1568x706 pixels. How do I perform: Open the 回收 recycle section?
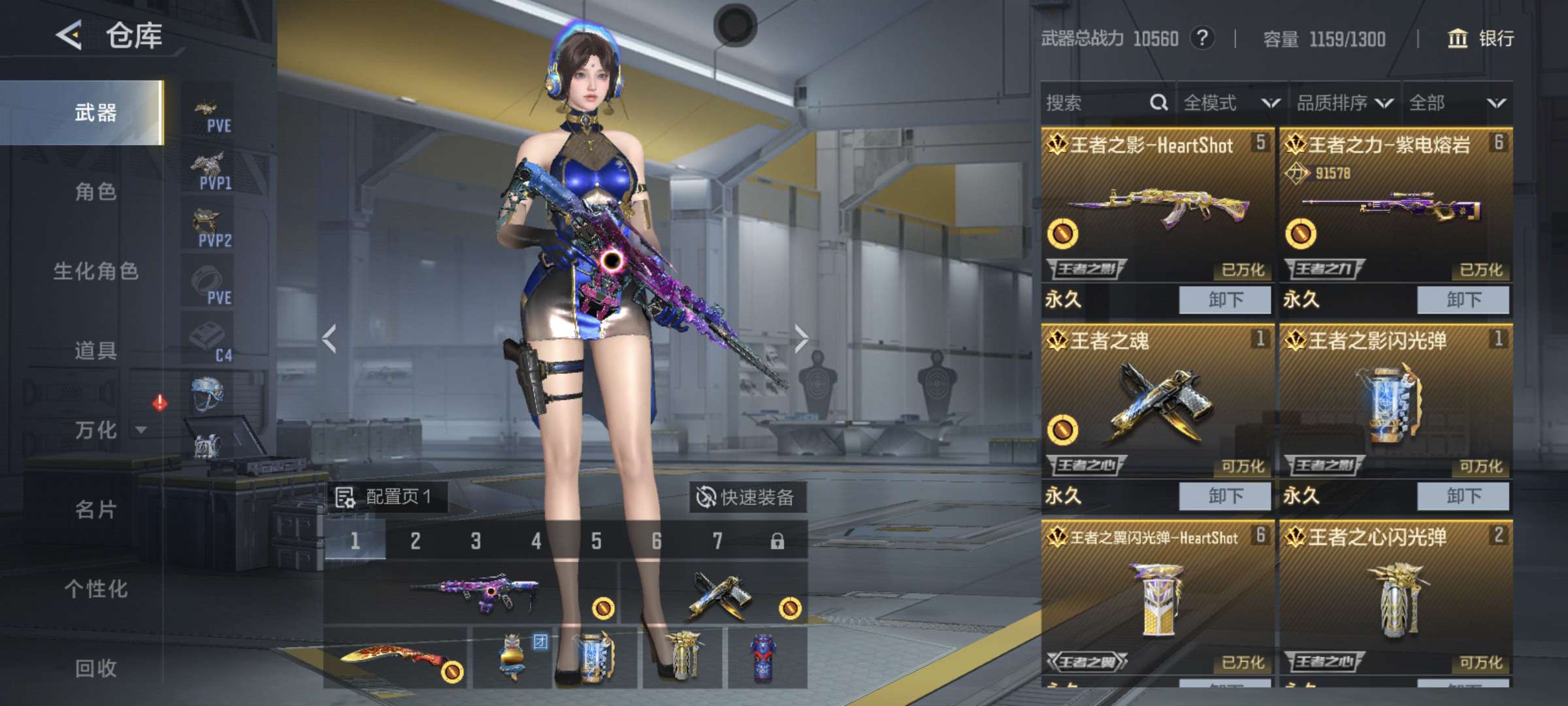coord(95,668)
